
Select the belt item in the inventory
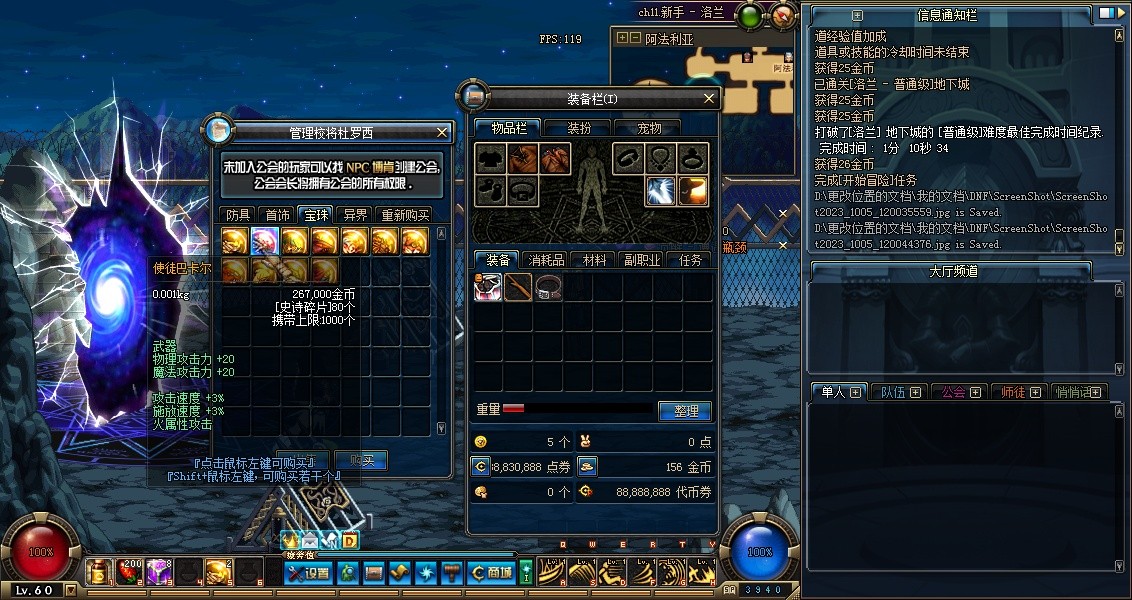547,288
